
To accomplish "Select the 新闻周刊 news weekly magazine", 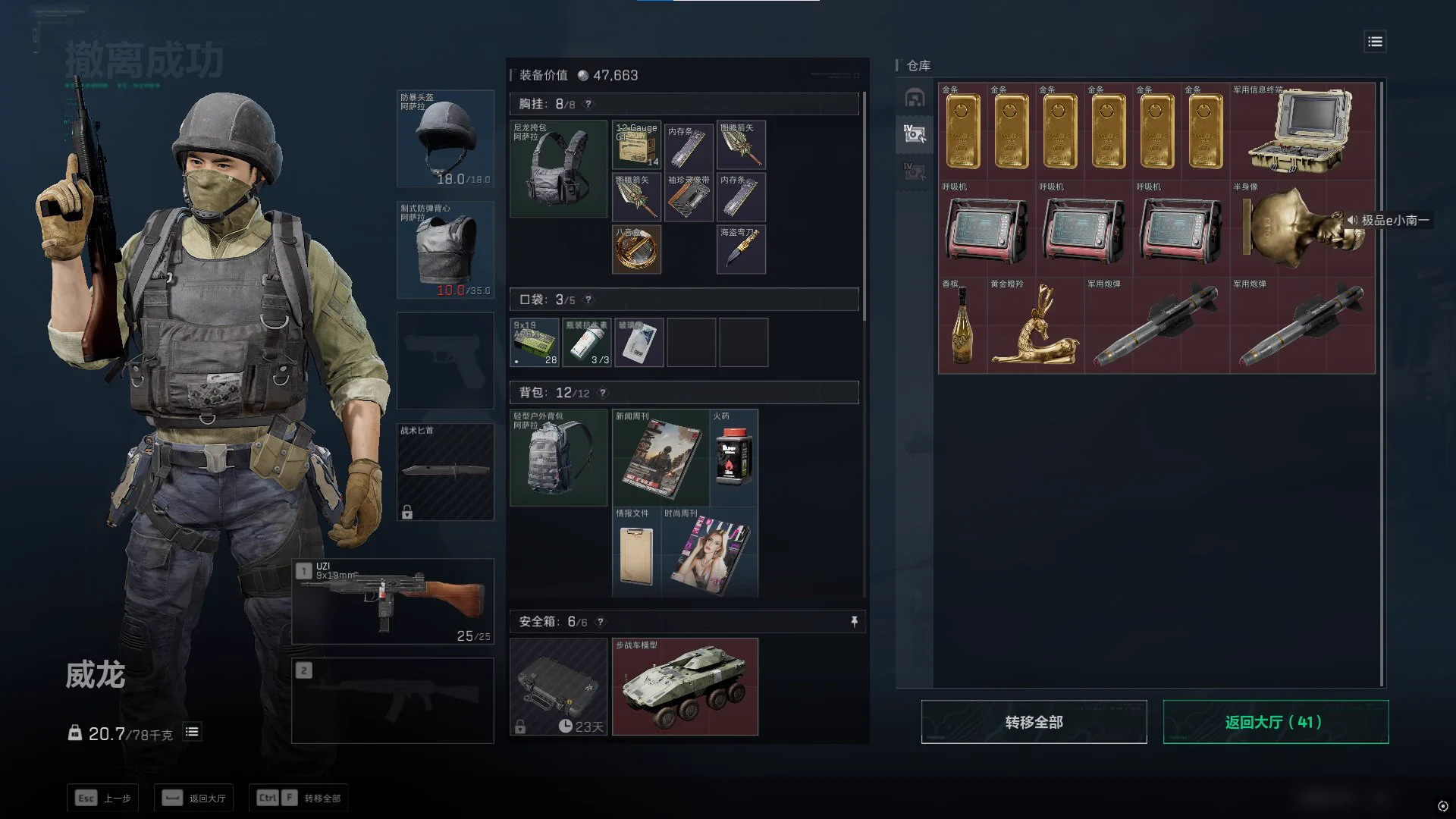I will tap(660, 458).
